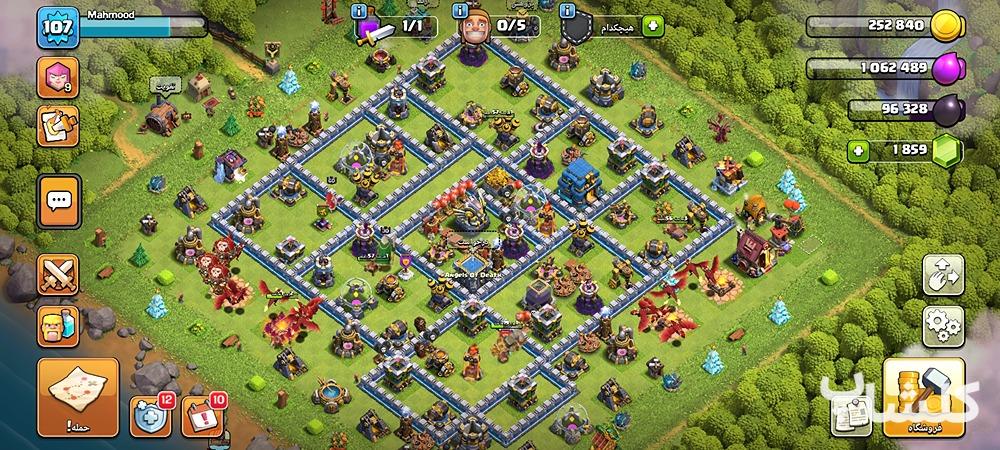Show info for the shield status
1000x450 pixels.
pos(566,10)
